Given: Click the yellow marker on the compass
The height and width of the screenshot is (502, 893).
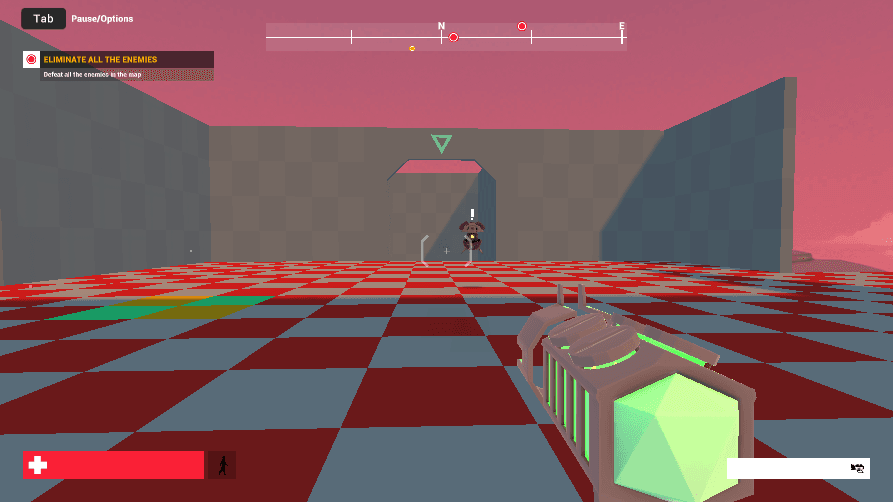Looking at the screenshot, I should point(412,48).
